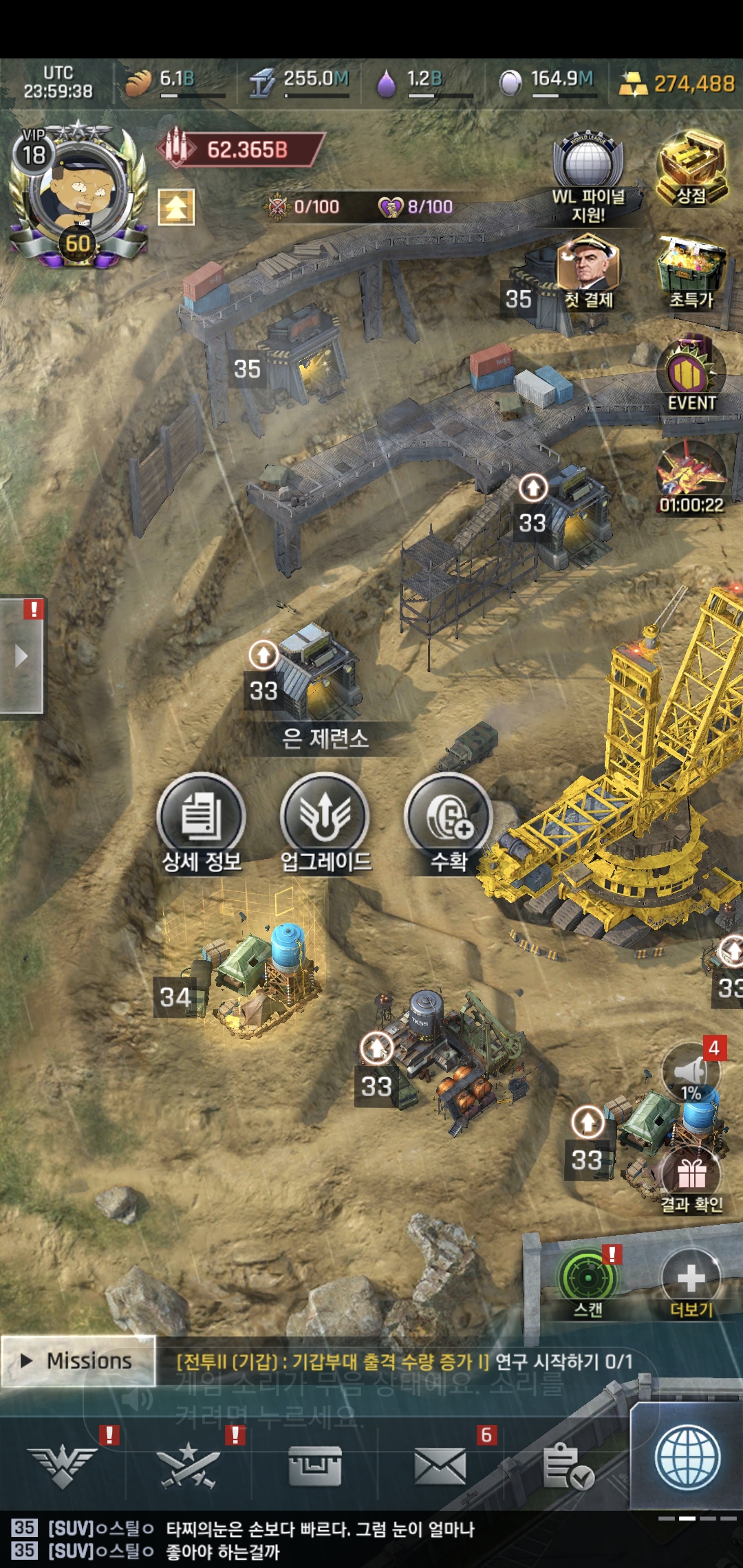Go to the world map globe
Viewport: 743px width, 1568px height.
pos(687,1458)
